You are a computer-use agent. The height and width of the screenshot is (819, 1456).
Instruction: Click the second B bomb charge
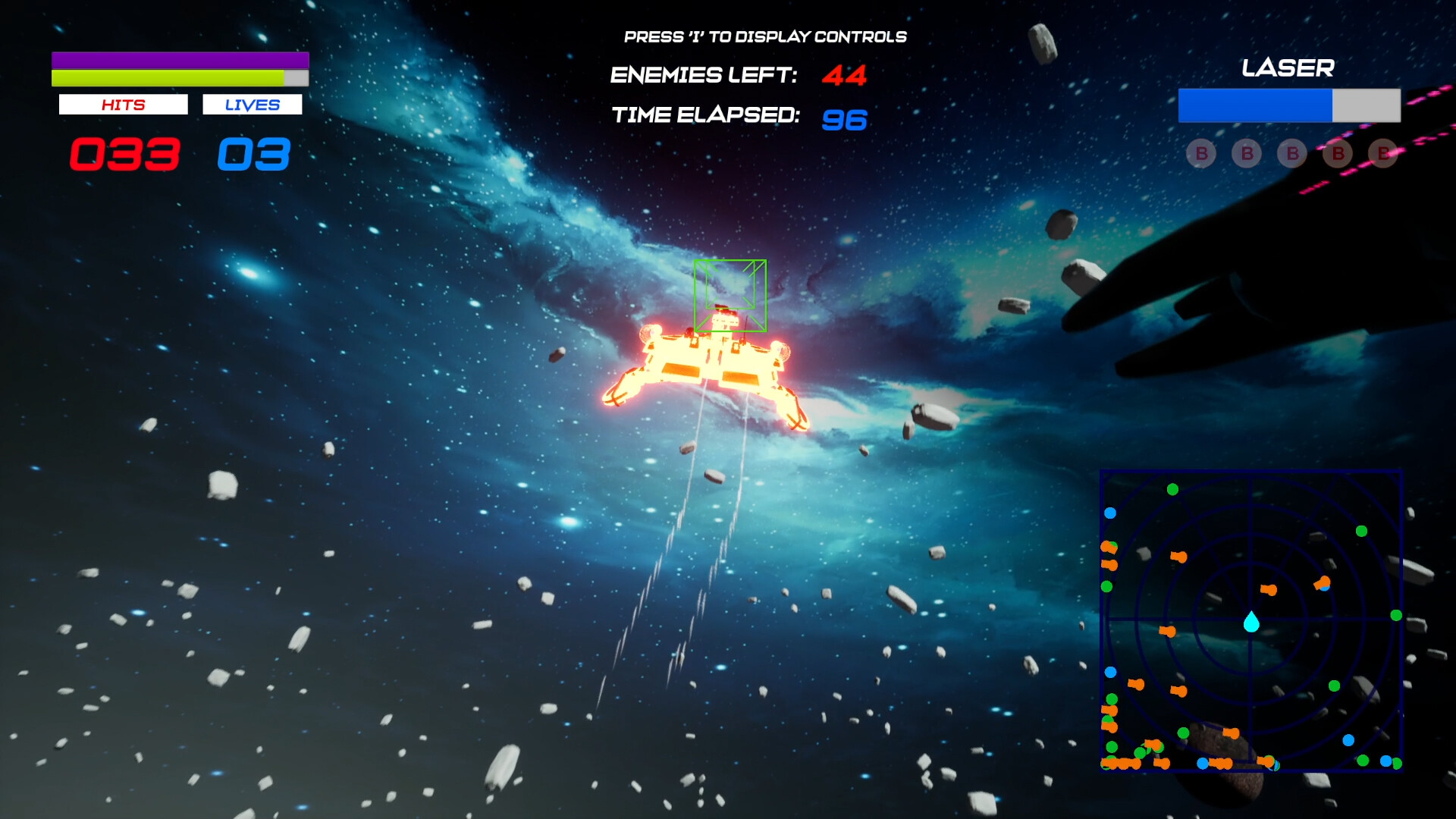pyautogui.click(x=1246, y=154)
